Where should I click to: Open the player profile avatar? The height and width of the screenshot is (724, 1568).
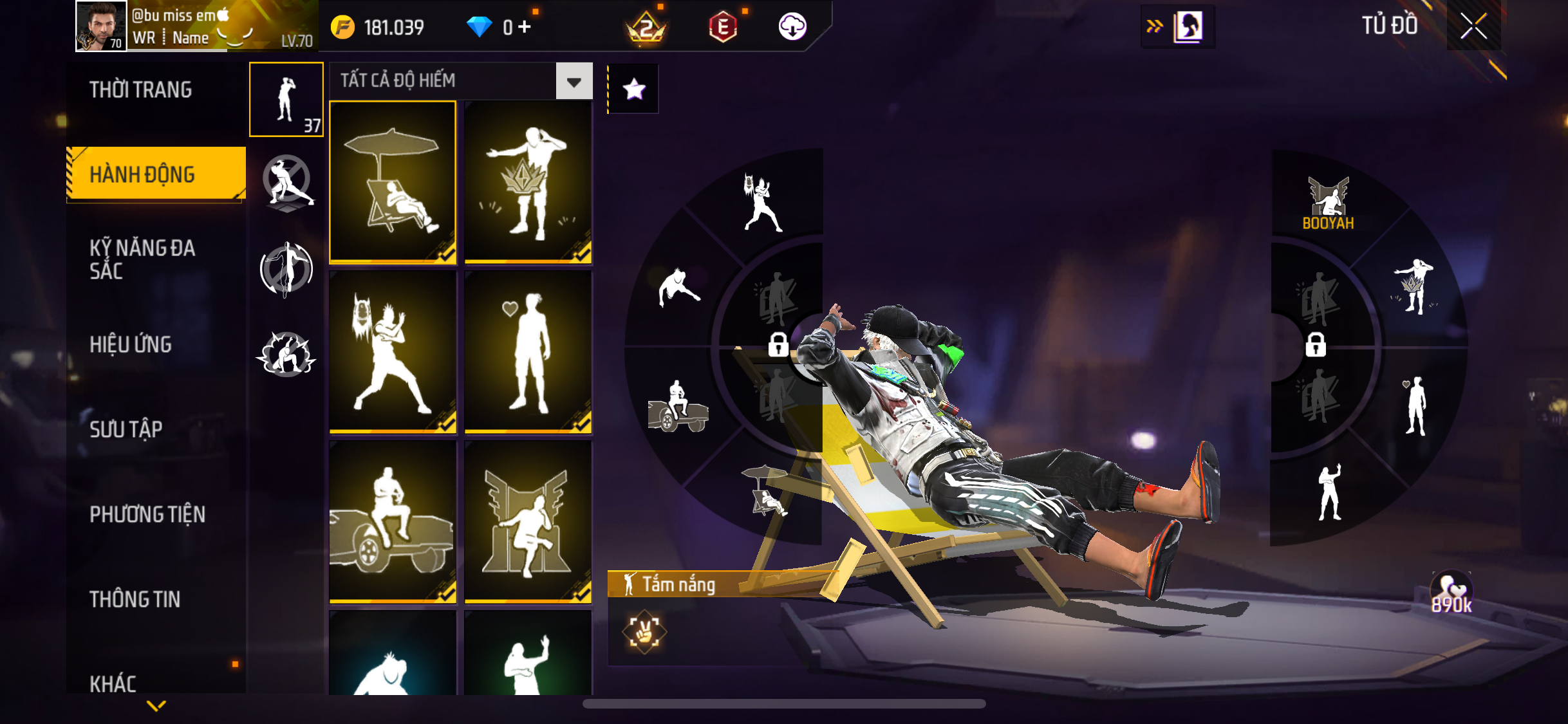[x=100, y=26]
